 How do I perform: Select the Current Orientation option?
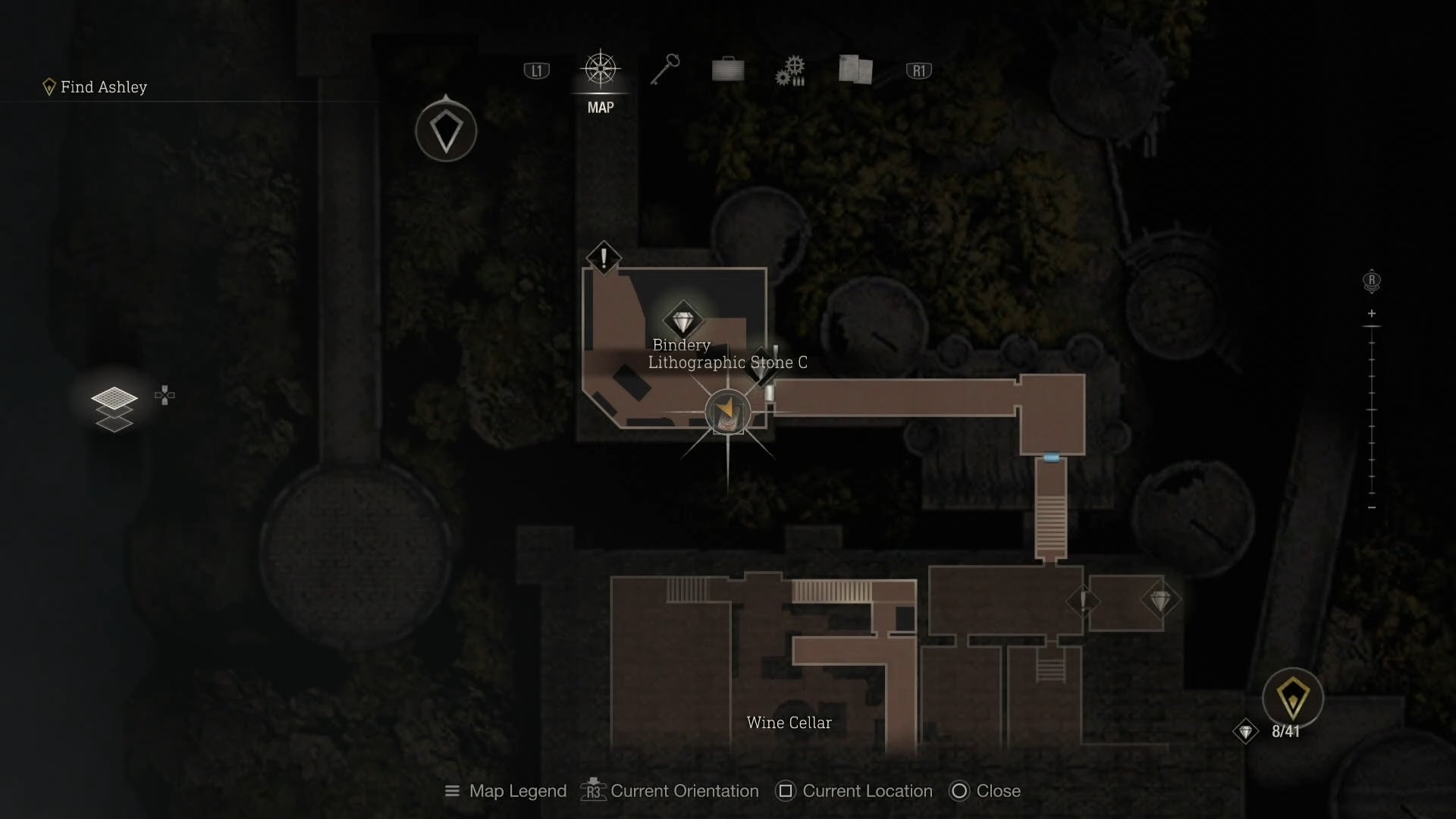[670, 791]
